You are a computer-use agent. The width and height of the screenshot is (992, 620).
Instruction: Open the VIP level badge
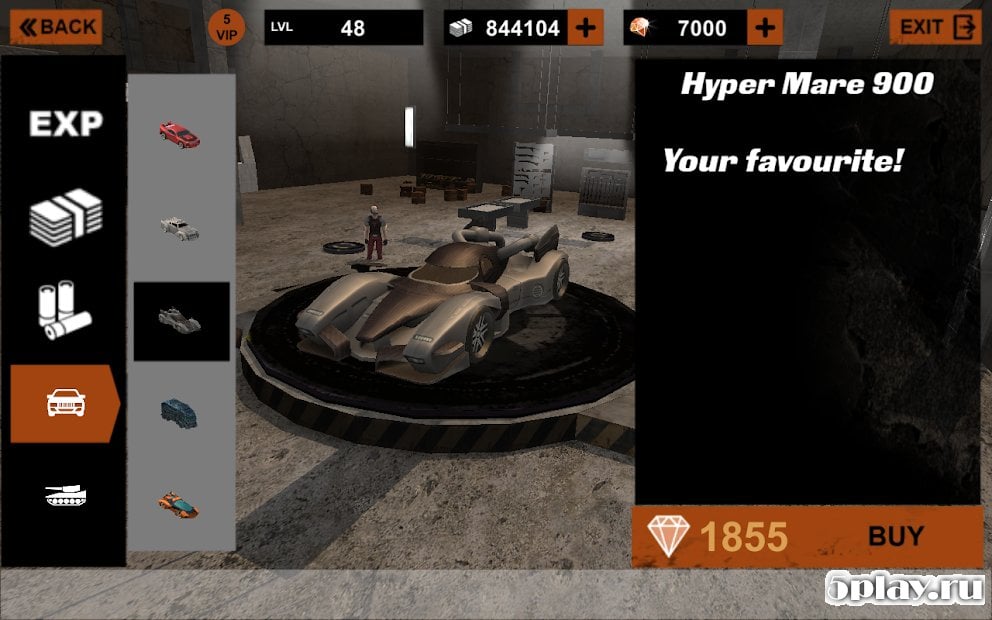click(x=227, y=27)
